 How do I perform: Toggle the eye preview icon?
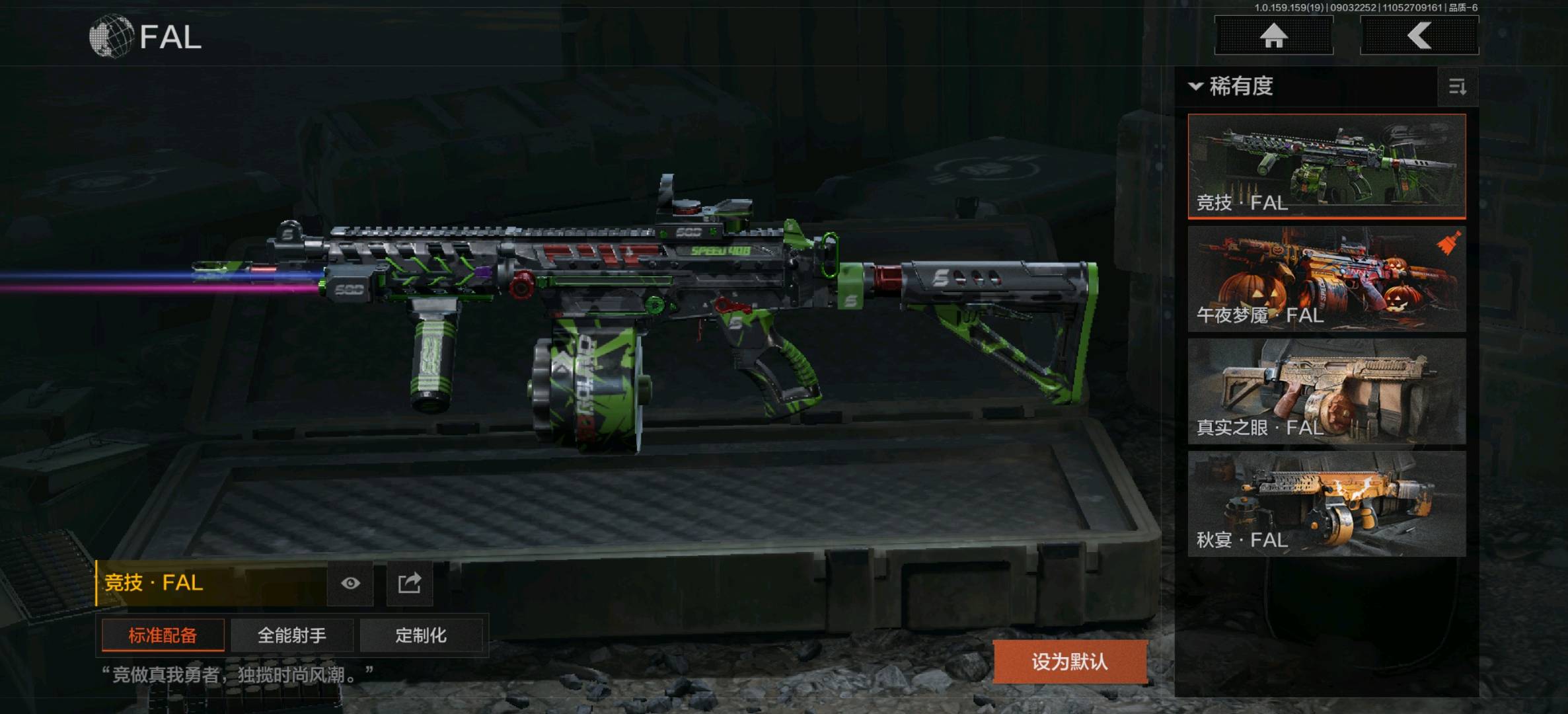pos(350,583)
